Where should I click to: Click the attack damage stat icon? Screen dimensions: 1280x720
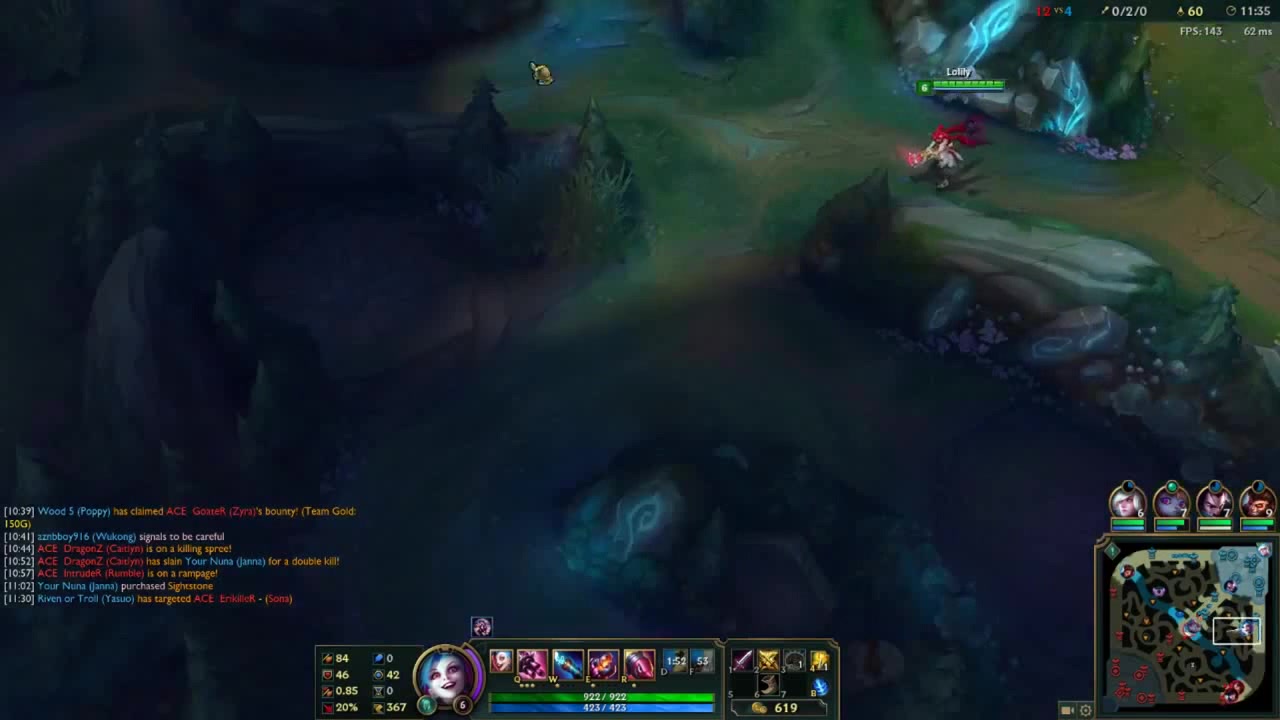(x=327, y=657)
